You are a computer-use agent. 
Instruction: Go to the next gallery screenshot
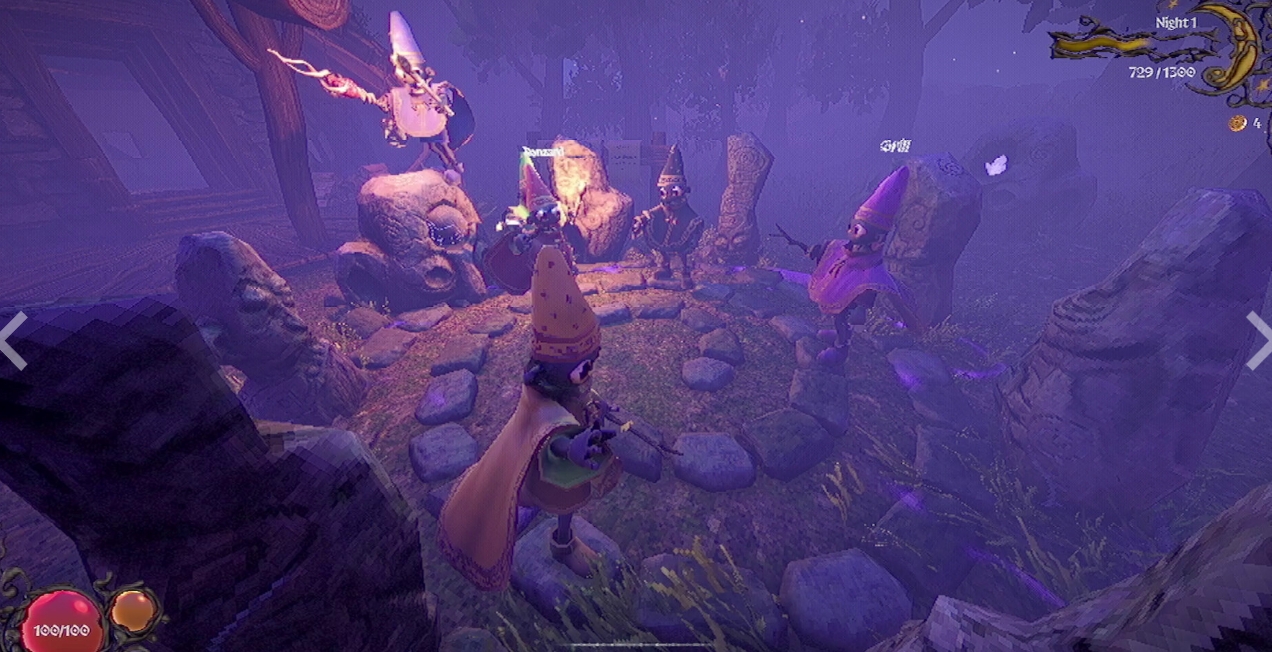[1259, 340]
